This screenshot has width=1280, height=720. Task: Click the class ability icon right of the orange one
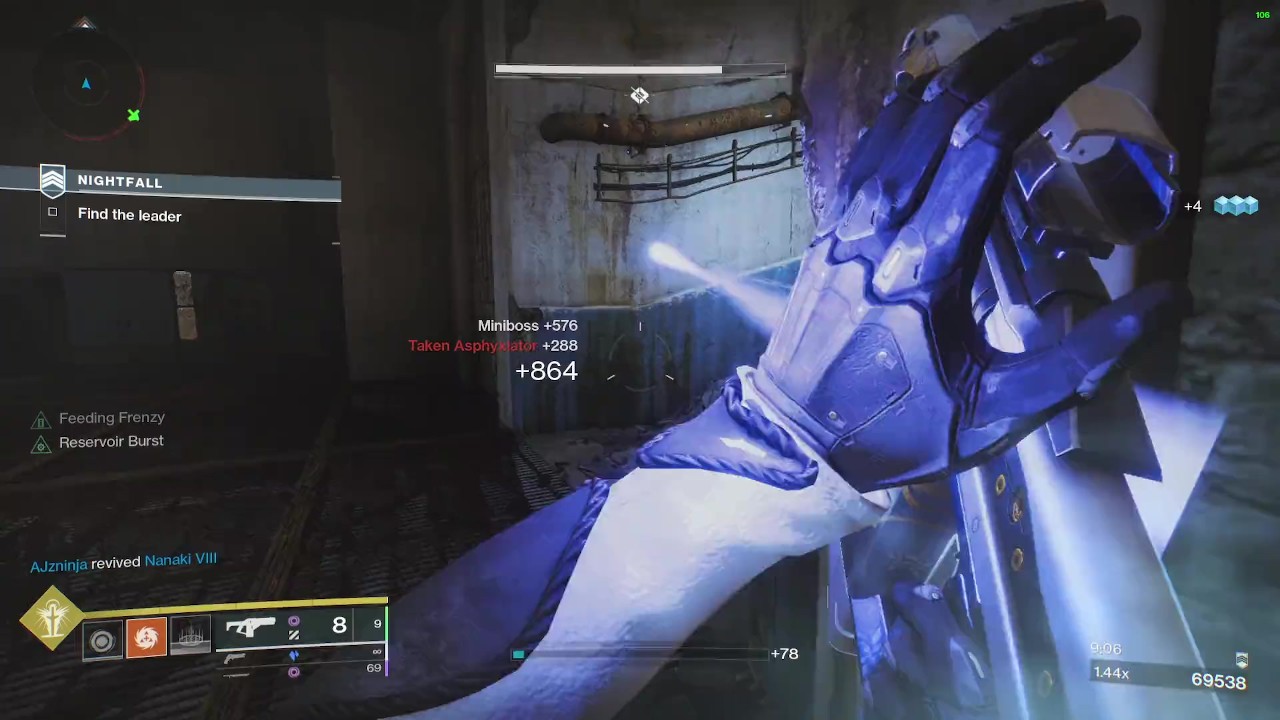(x=190, y=637)
